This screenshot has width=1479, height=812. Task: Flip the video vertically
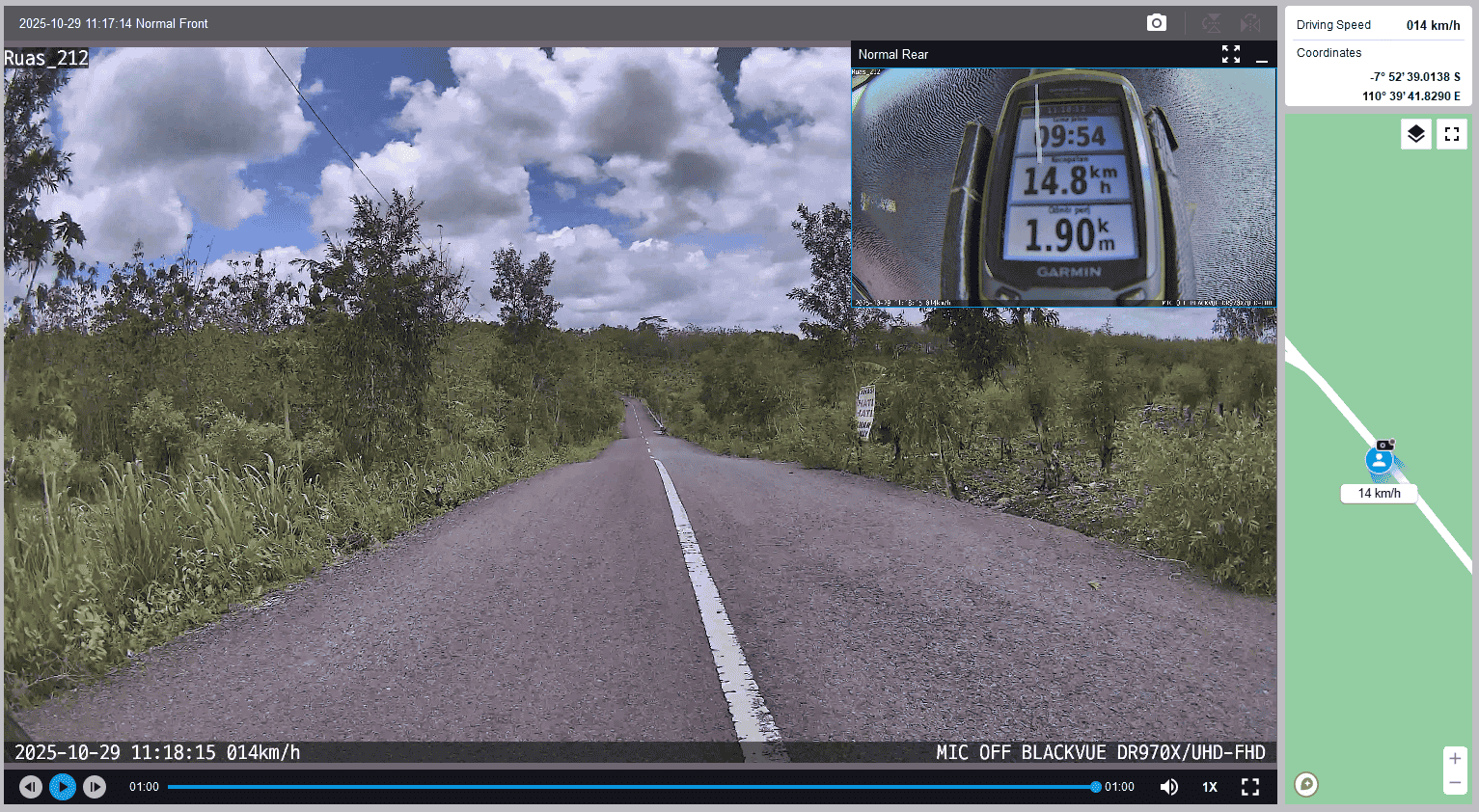click(1212, 23)
